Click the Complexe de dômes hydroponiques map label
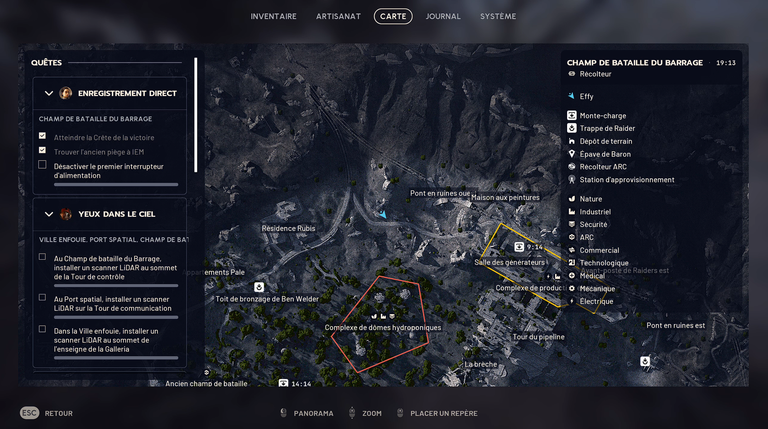Image resolution: width=768 pixels, height=429 pixels. pyautogui.click(x=382, y=327)
